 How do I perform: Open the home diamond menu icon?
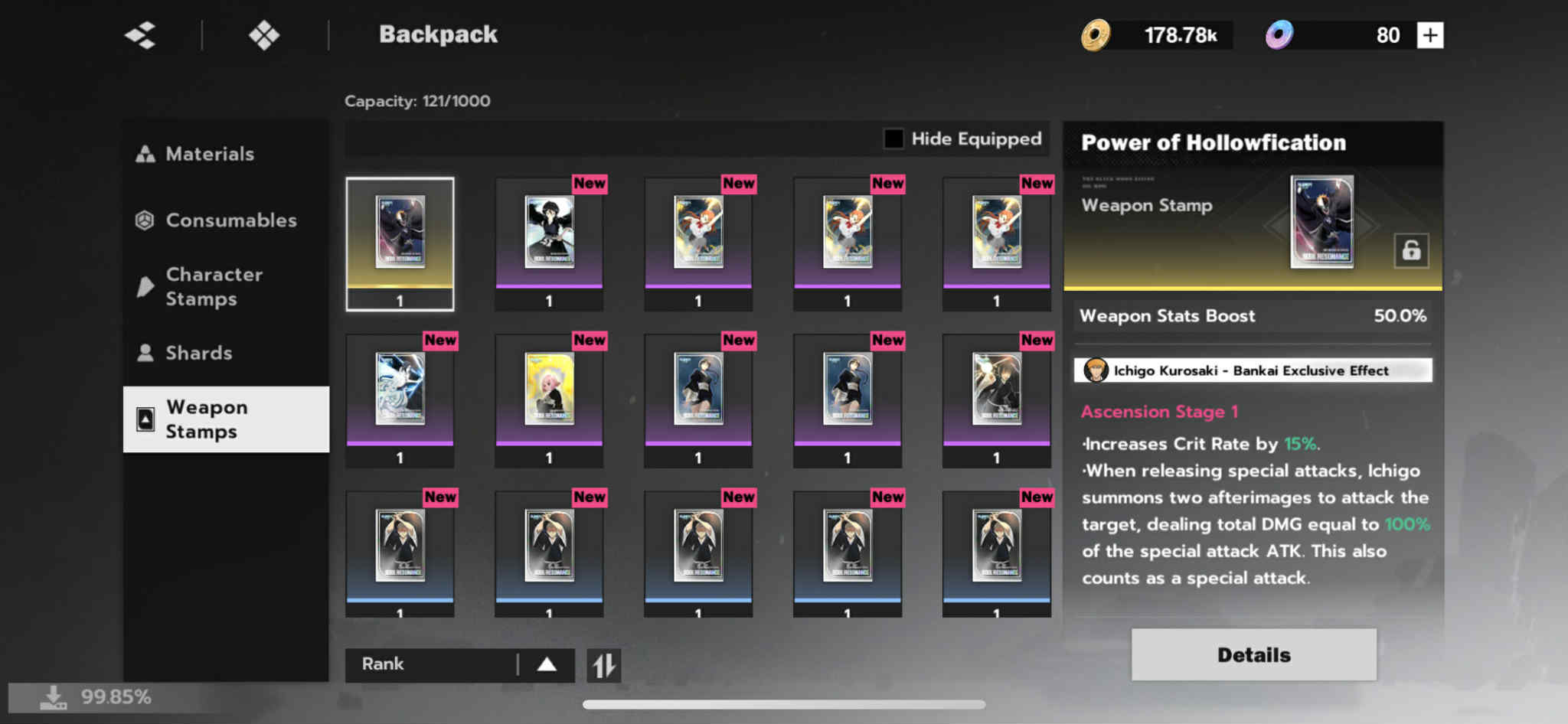264,35
